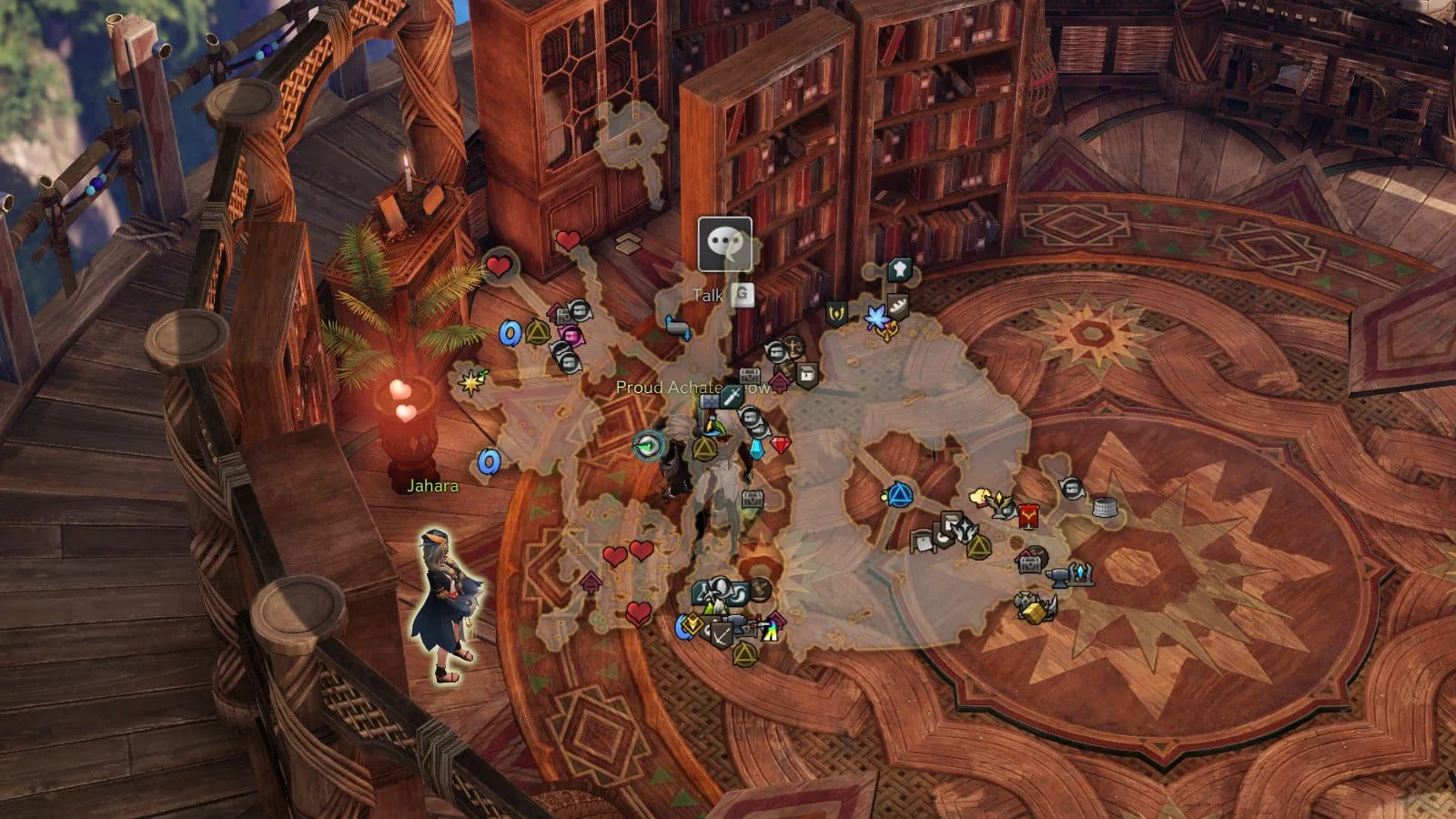Select the blue maple leaf marker

[876, 318]
